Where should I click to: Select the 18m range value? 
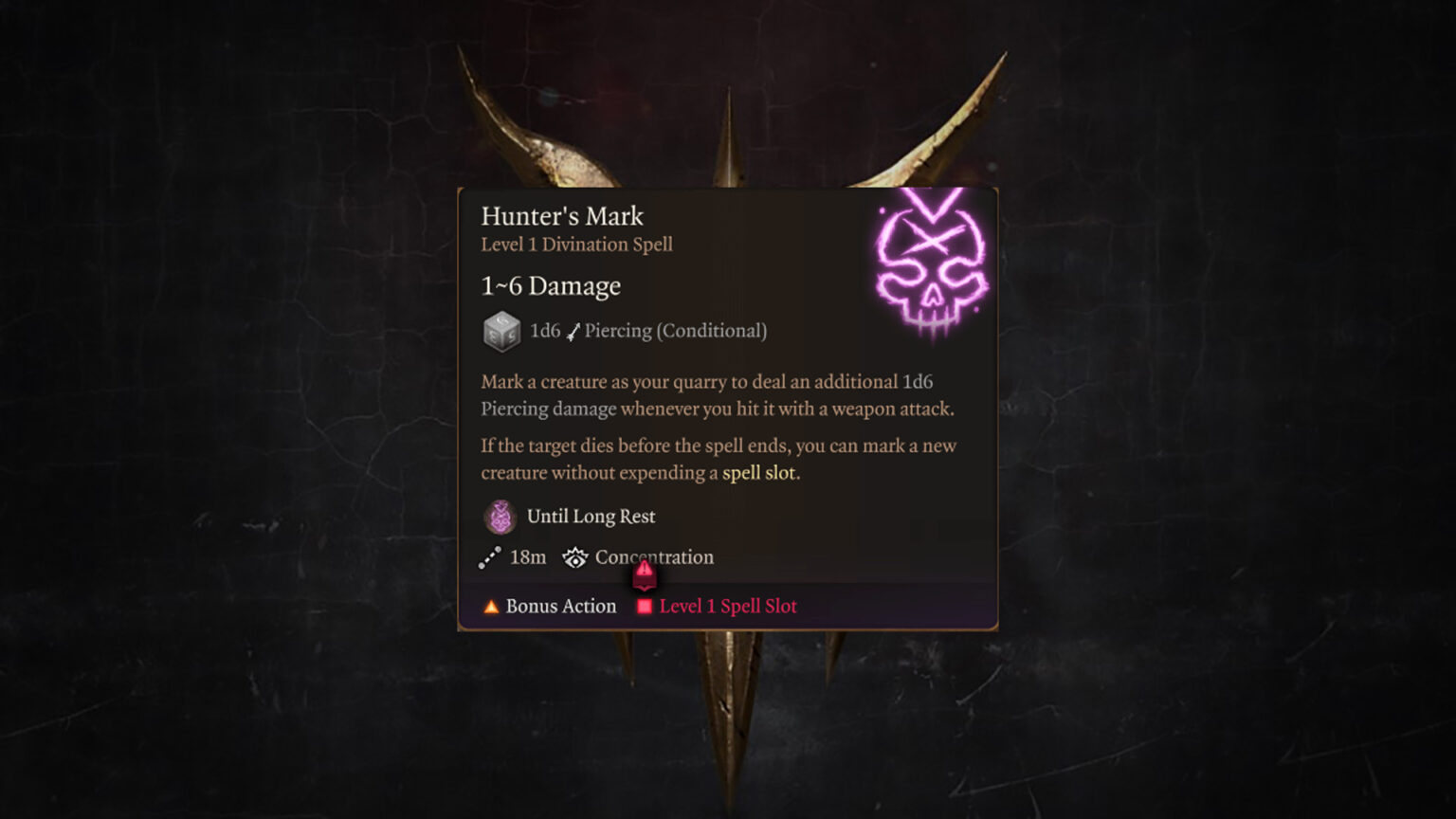529,557
